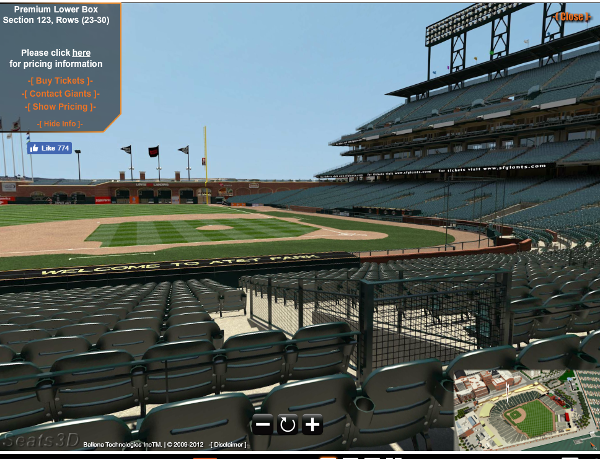Close the seat viewer
The image size is (600, 459).
[x=572, y=16]
